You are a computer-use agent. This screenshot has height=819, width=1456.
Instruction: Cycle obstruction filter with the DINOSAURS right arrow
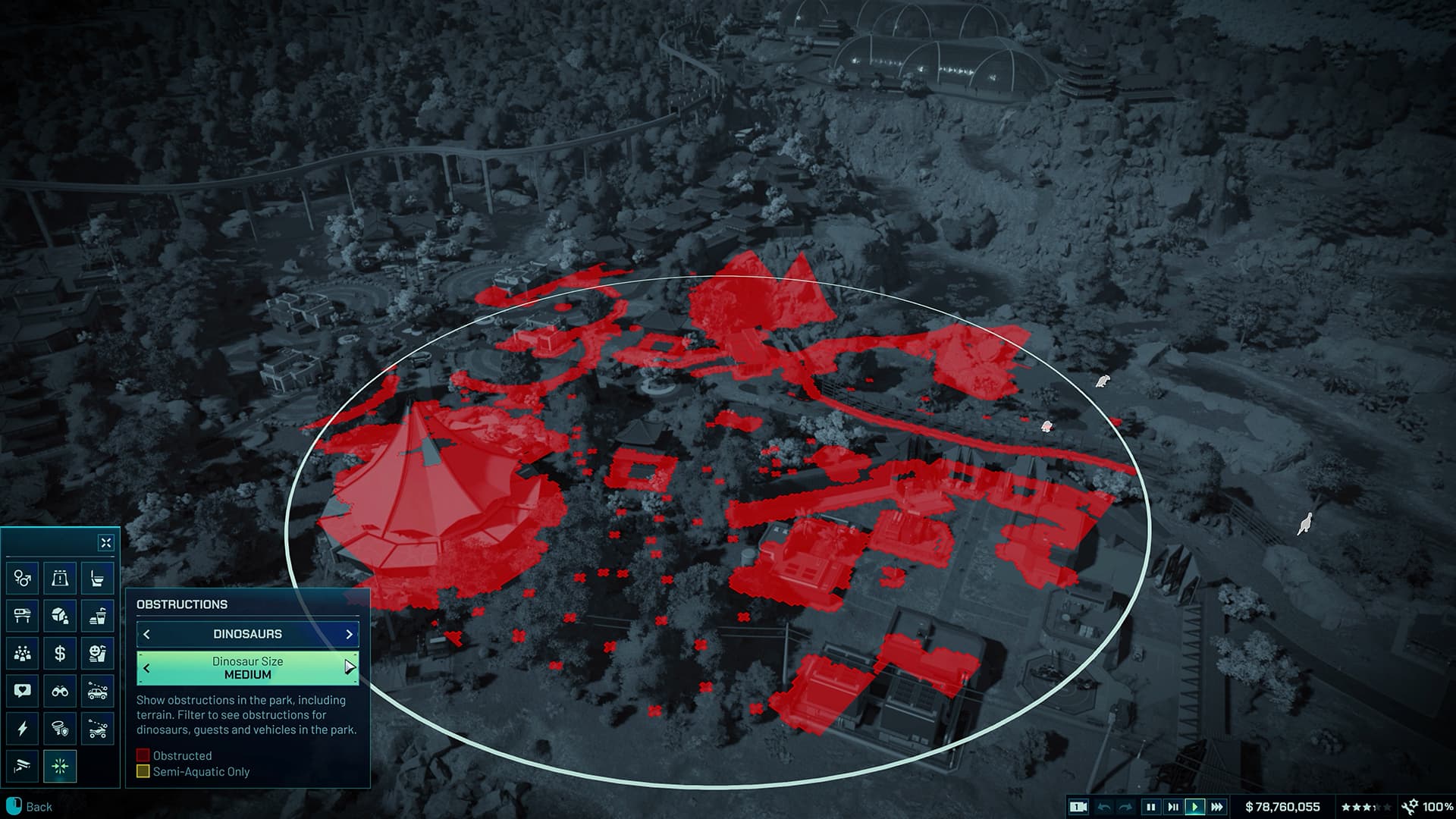click(x=350, y=634)
